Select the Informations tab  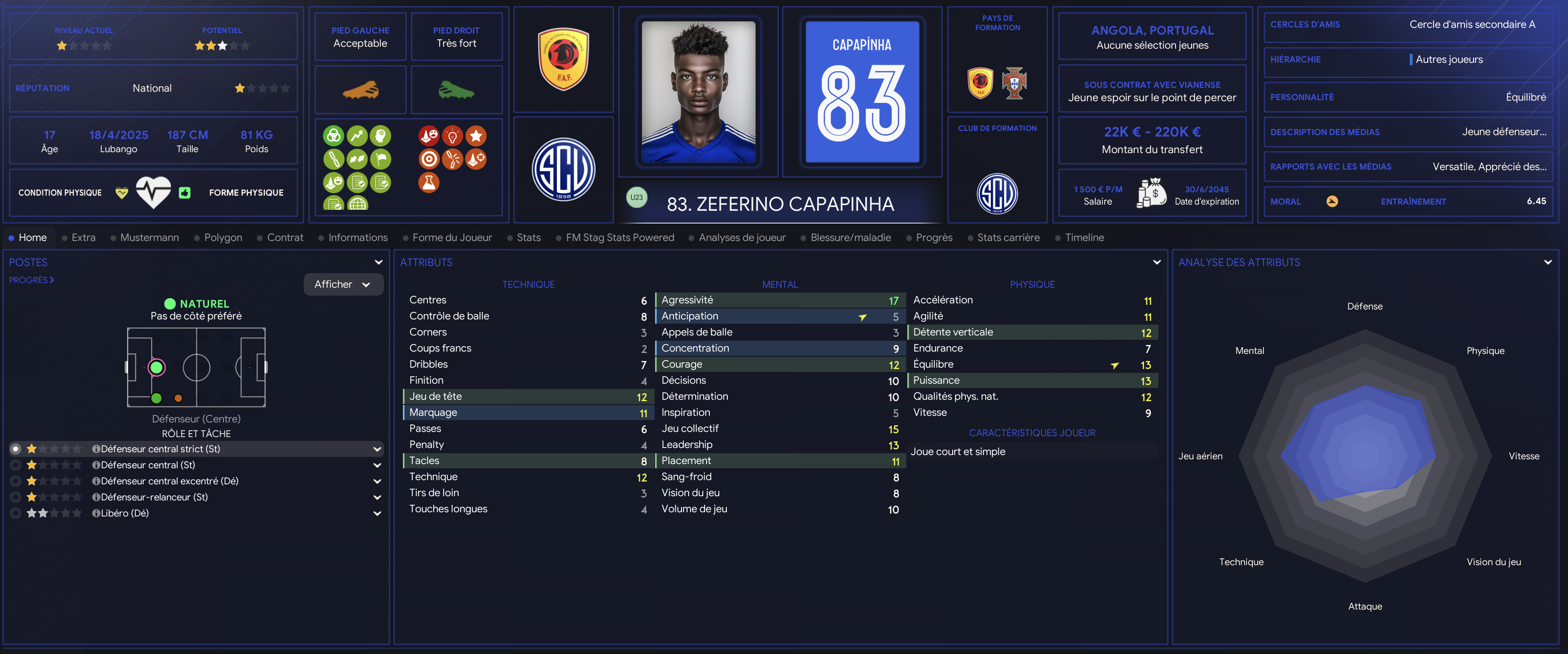pos(358,238)
